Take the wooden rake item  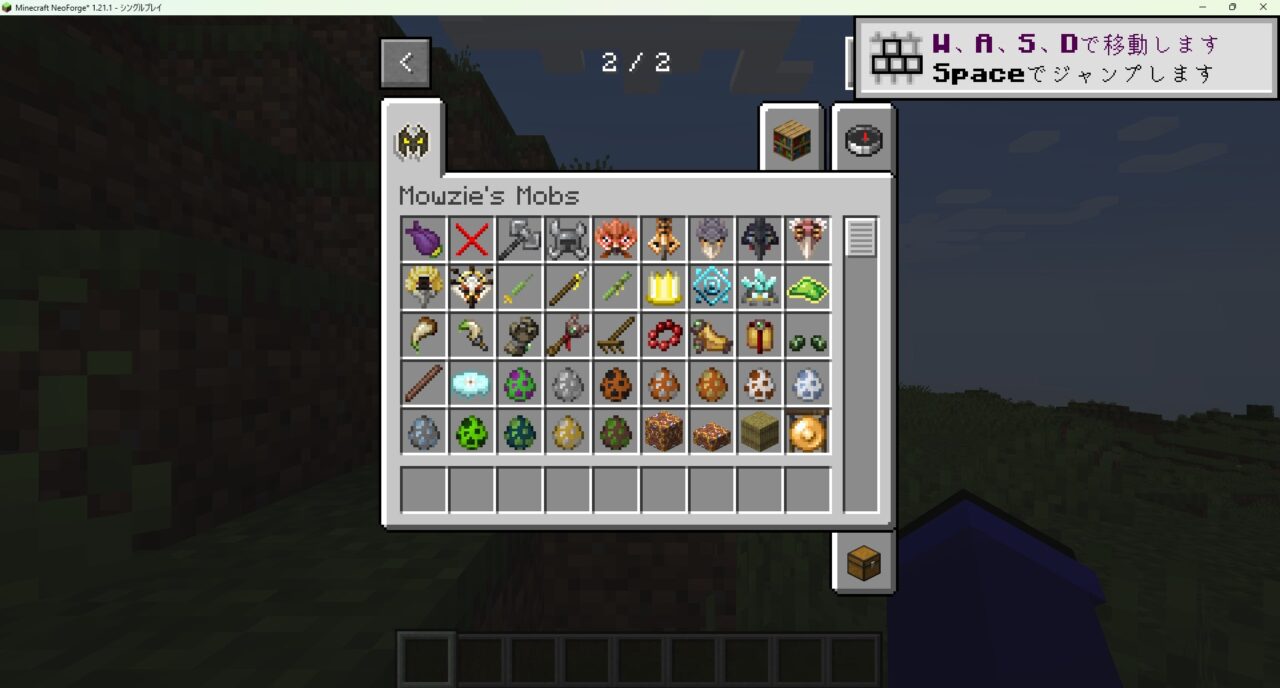coord(615,336)
